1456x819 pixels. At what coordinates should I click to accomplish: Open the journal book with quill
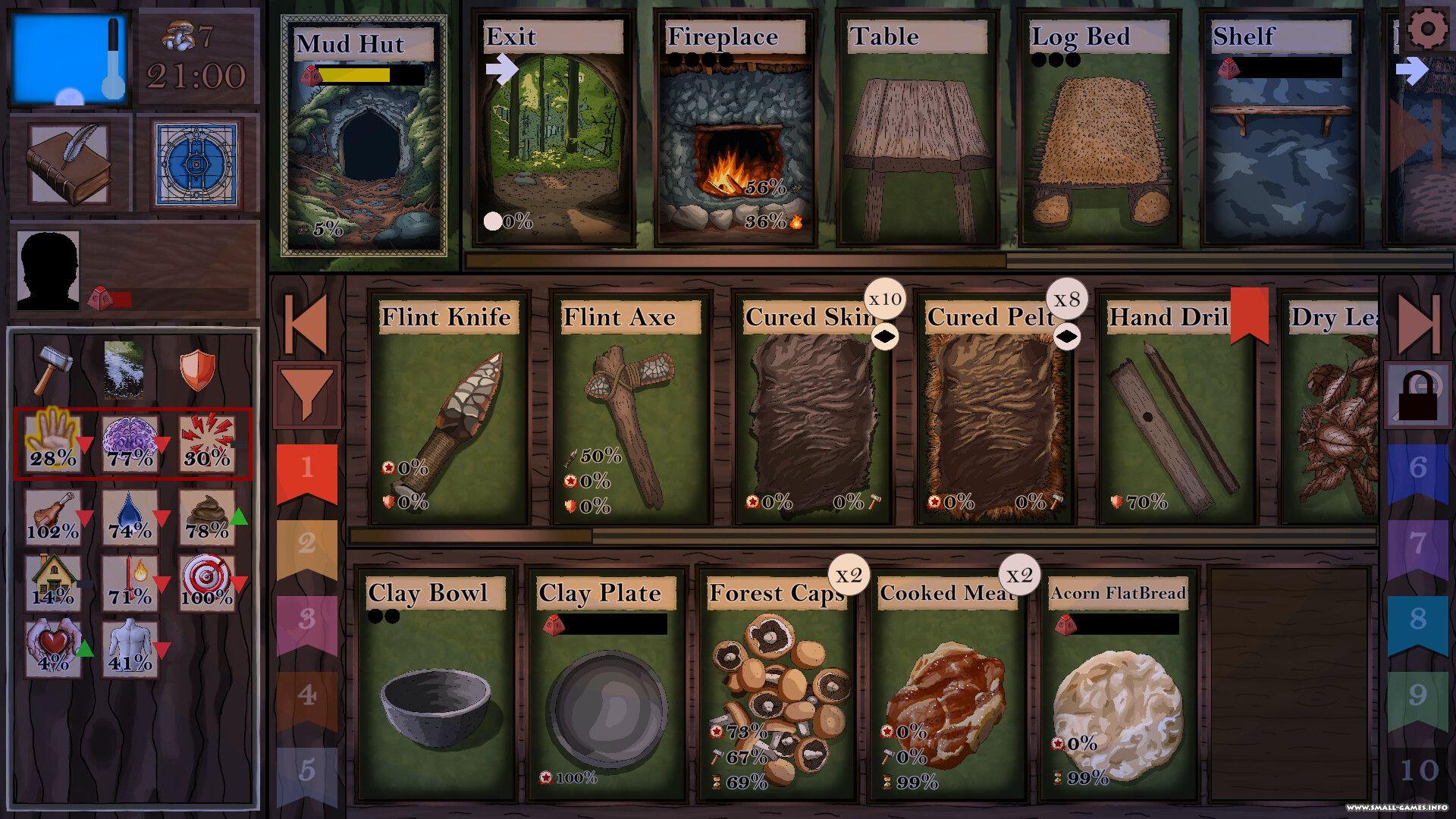(70, 165)
